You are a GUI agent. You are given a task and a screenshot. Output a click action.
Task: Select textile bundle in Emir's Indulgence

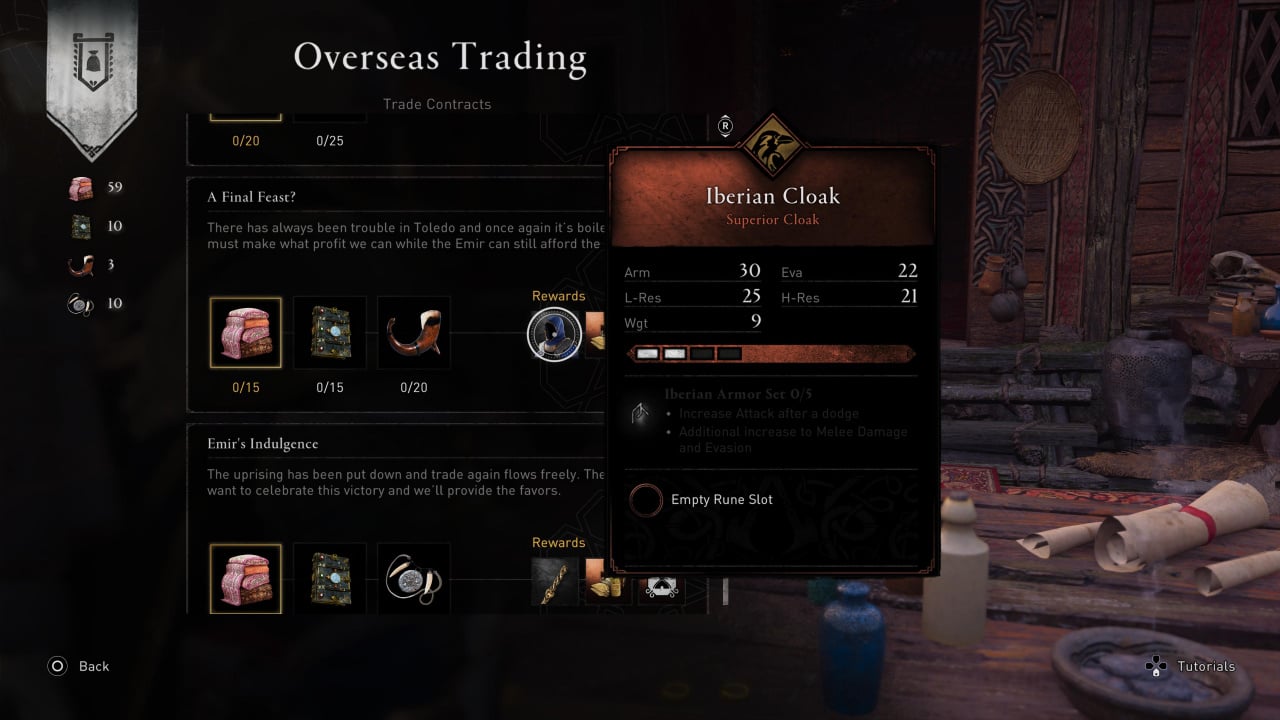point(246,579)
